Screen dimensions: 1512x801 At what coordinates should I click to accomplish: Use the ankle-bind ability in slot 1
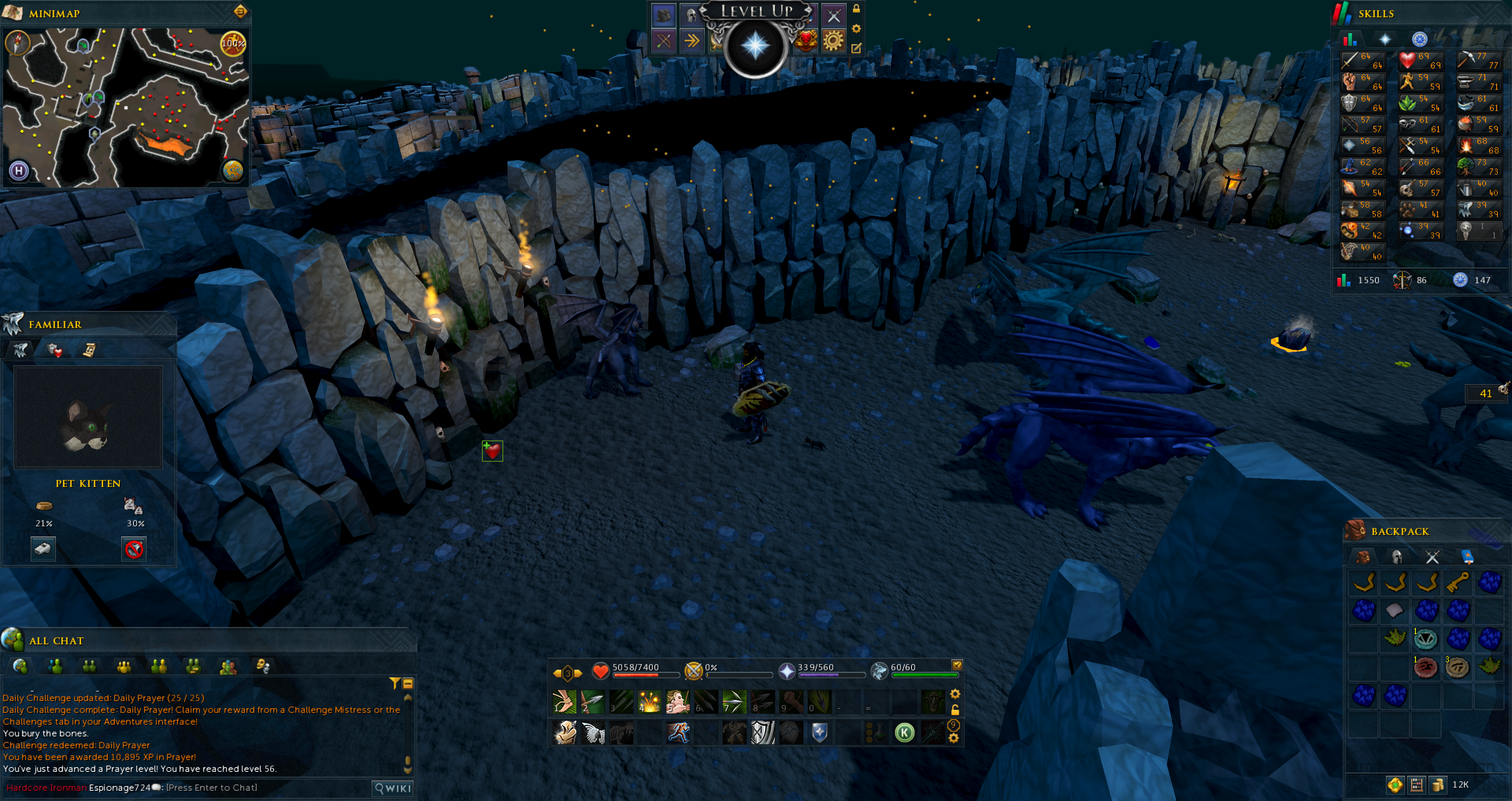pyautogui.click(x=565, y=701)
